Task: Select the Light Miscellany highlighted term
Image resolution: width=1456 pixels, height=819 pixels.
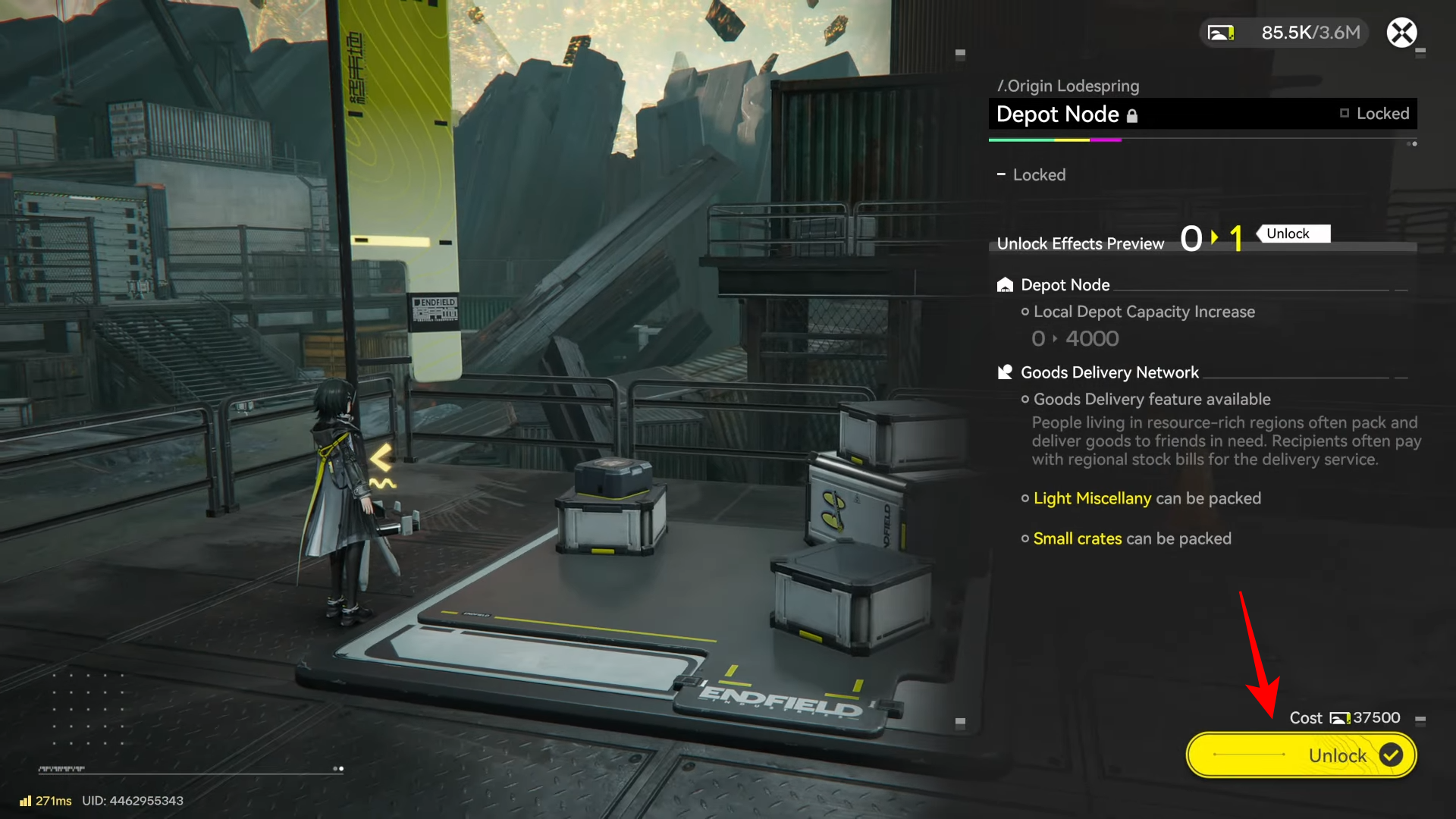Action: tap(1092, 498)
